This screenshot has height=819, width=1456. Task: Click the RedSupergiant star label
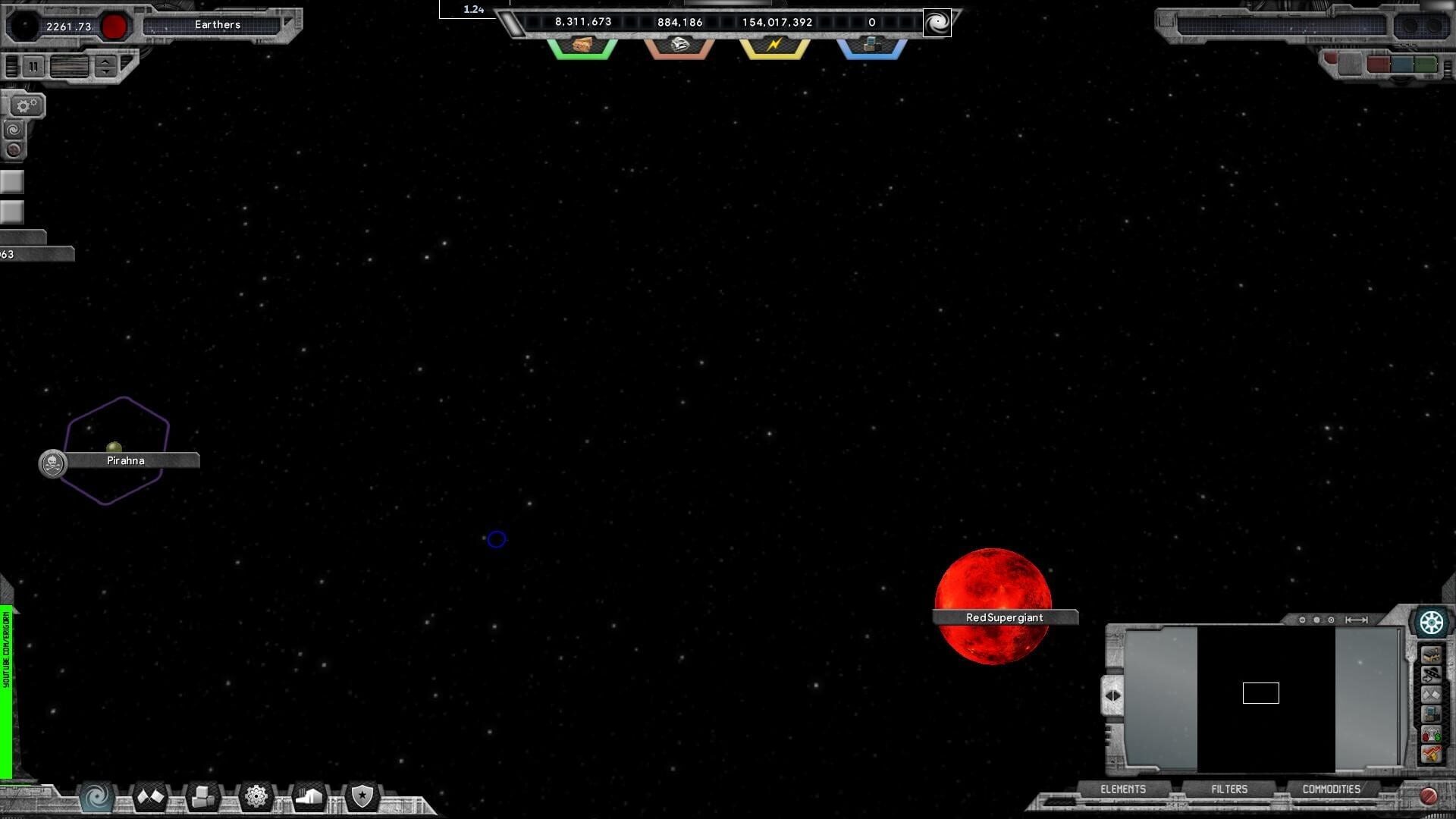click(x=1004, y=617)
